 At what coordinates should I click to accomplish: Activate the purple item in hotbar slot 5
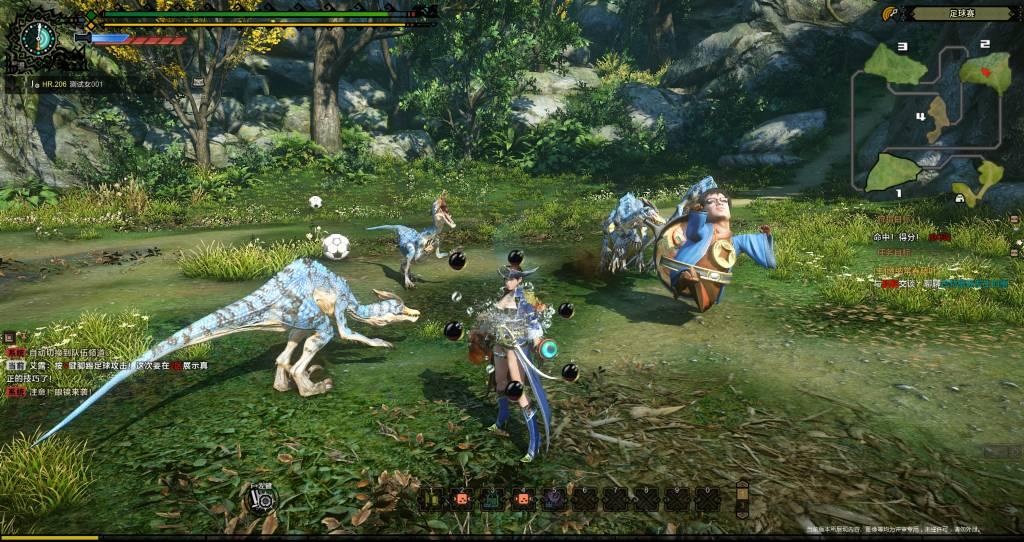[x=552, y=498]
